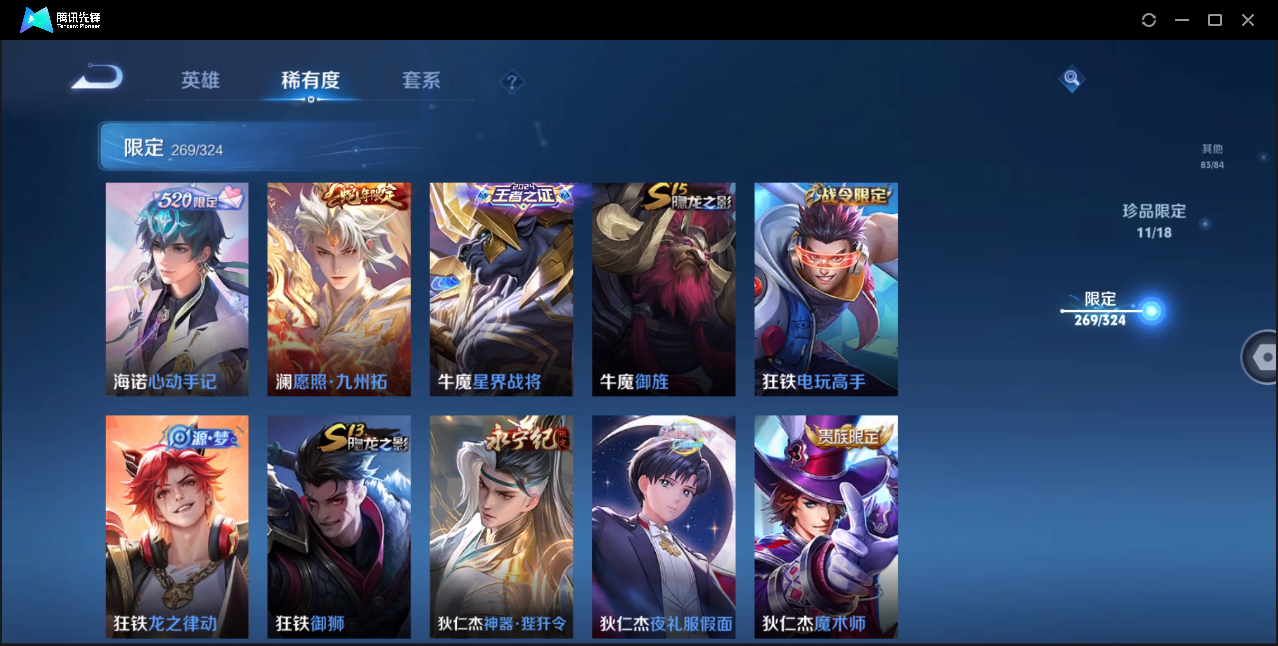Switch to the 英雄 tab
1278x646 pixels.
200,81
